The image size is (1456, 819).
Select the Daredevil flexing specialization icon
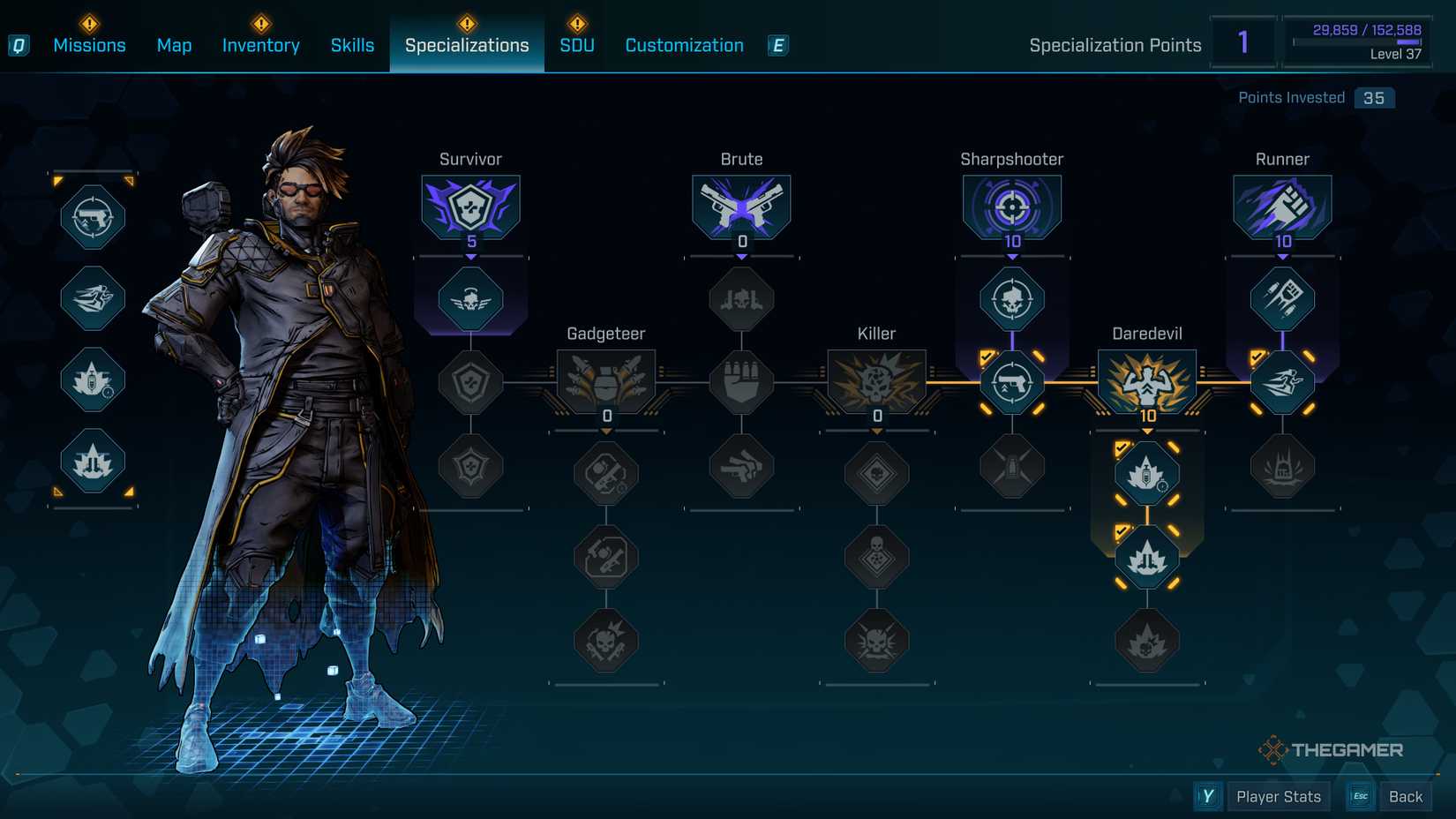(1146, 380)
